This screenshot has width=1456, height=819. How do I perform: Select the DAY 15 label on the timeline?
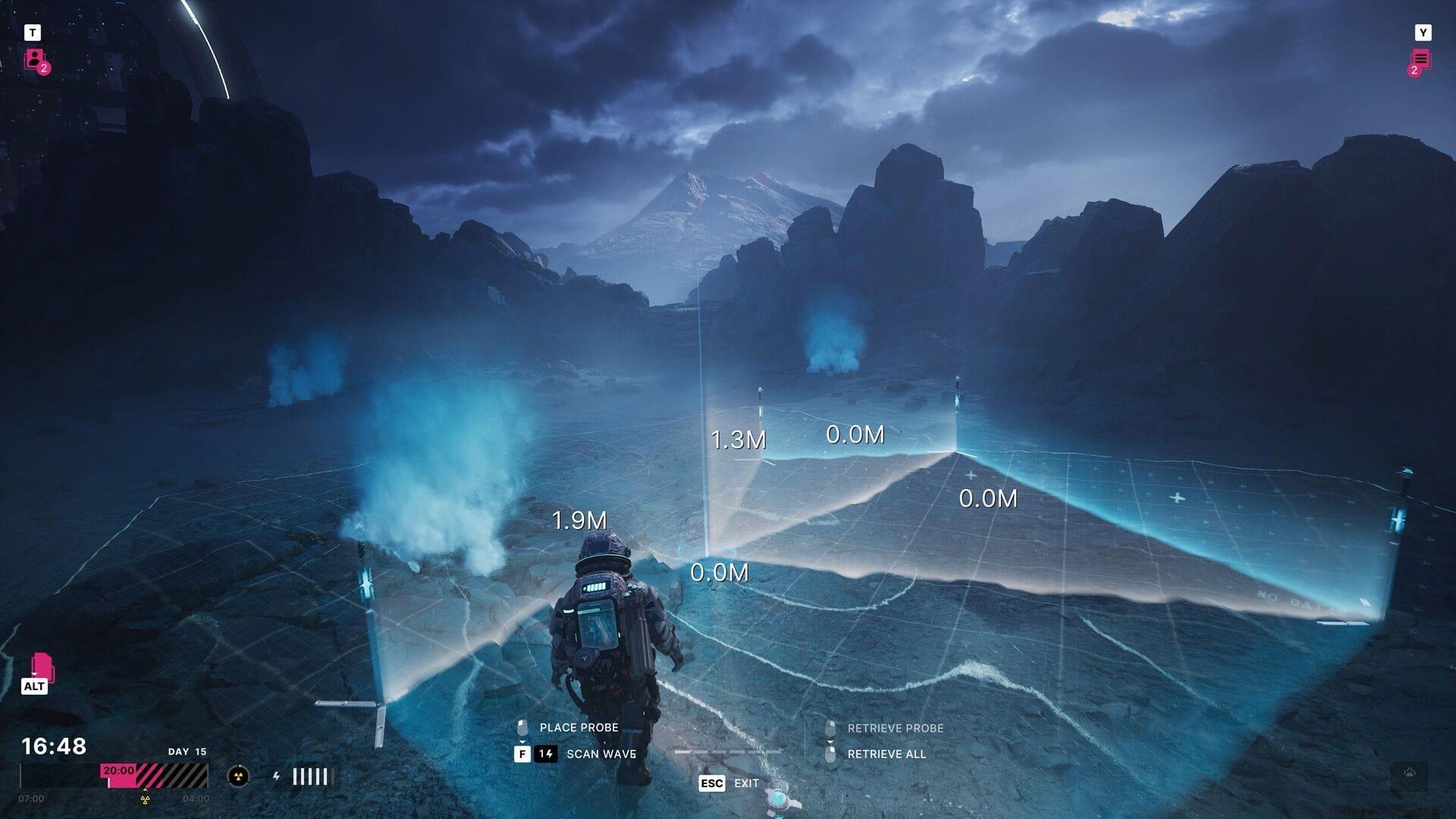pyautogui.click(x=187, y=752)
